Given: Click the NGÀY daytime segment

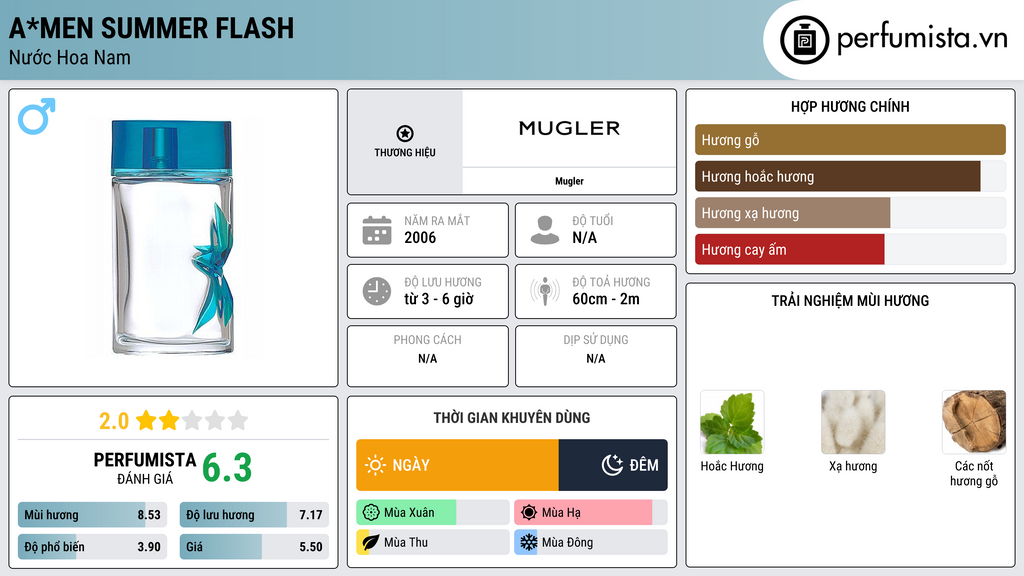Looking at the screenshot, I should (457, 465).
